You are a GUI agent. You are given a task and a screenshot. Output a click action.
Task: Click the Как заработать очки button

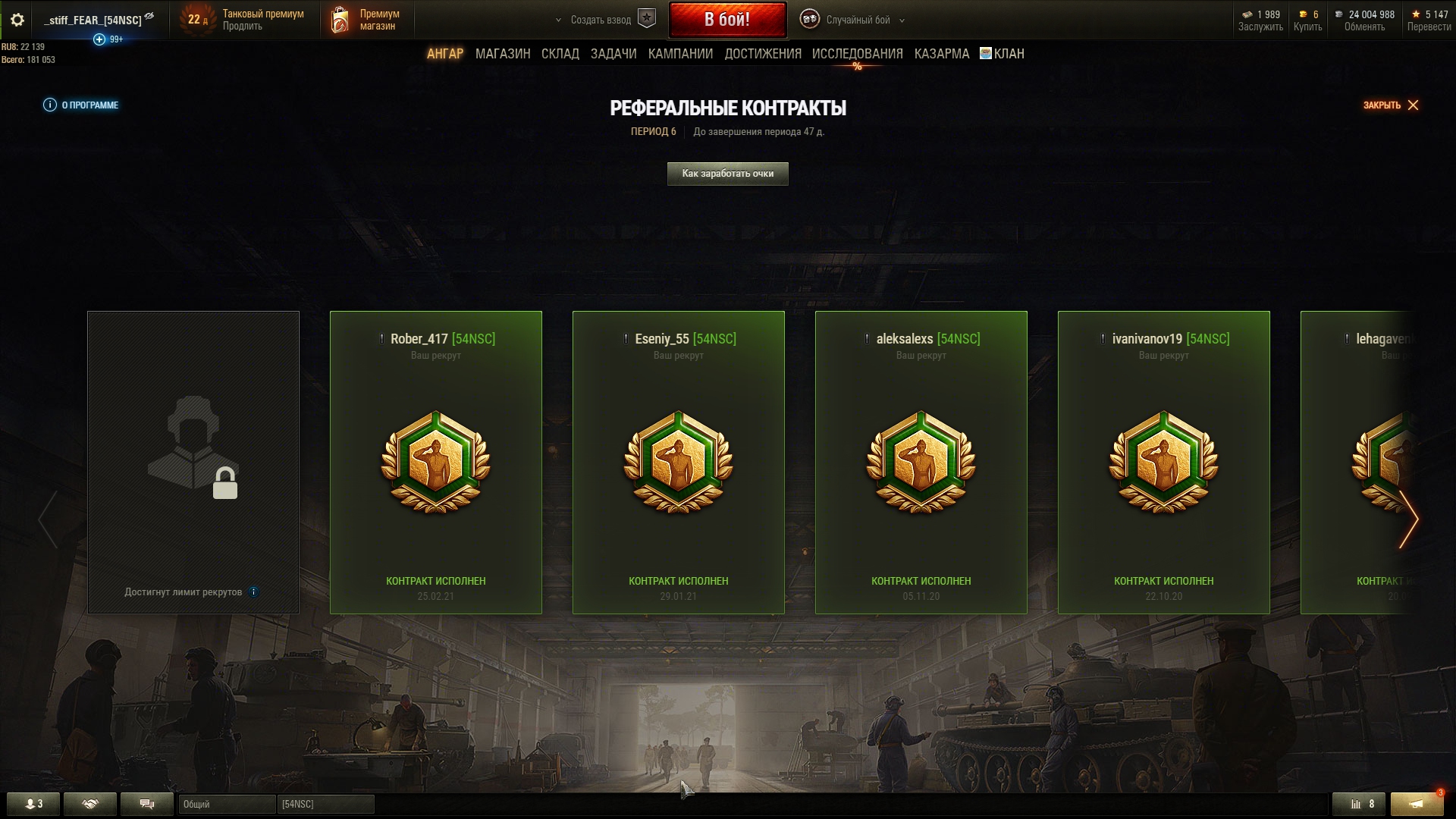point(727,174)
